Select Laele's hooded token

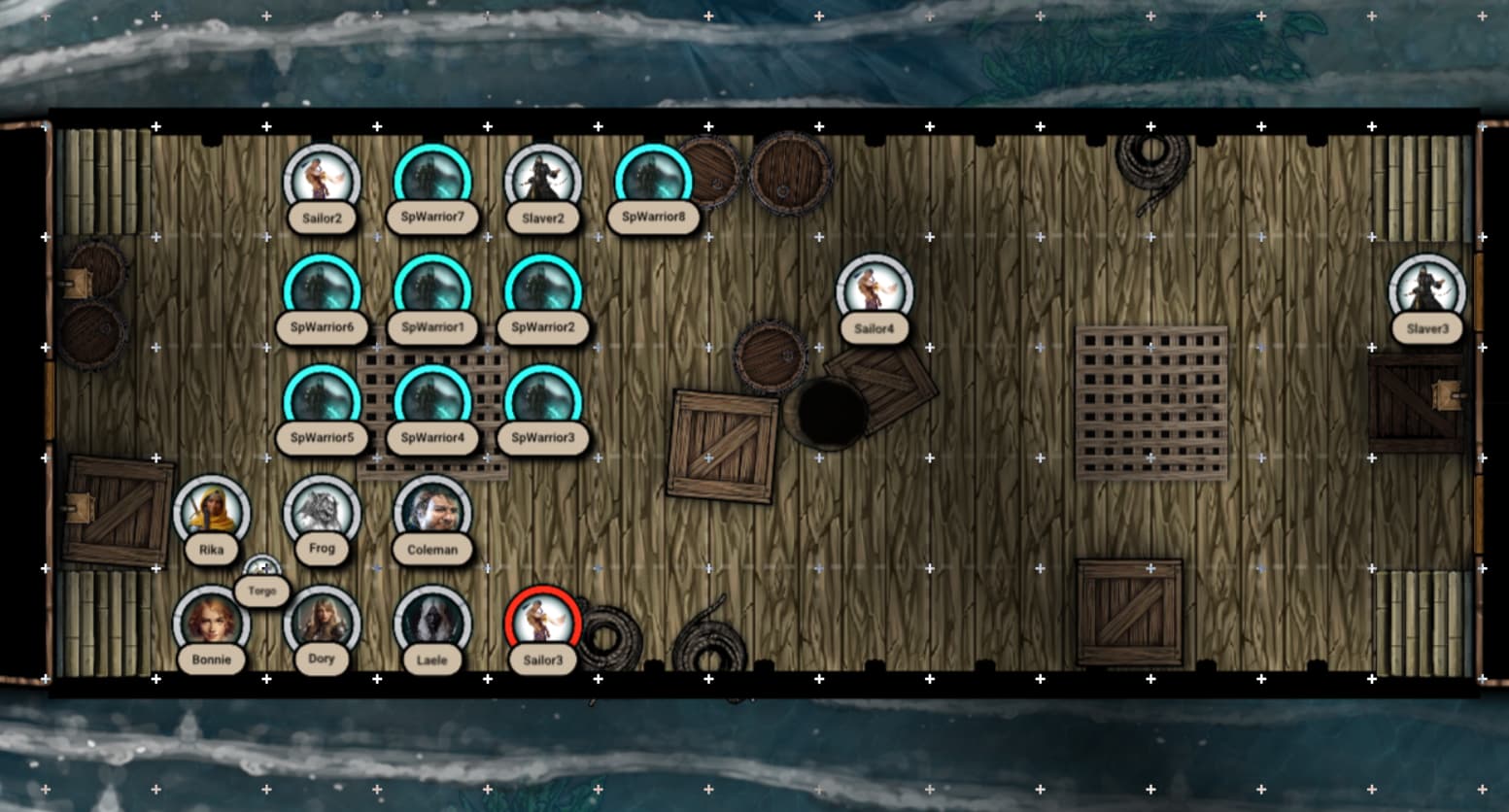(x=432, y=624)
